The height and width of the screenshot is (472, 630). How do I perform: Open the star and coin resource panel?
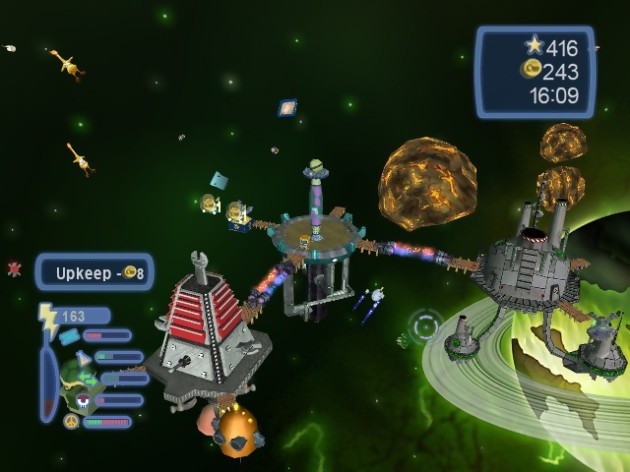535,71
